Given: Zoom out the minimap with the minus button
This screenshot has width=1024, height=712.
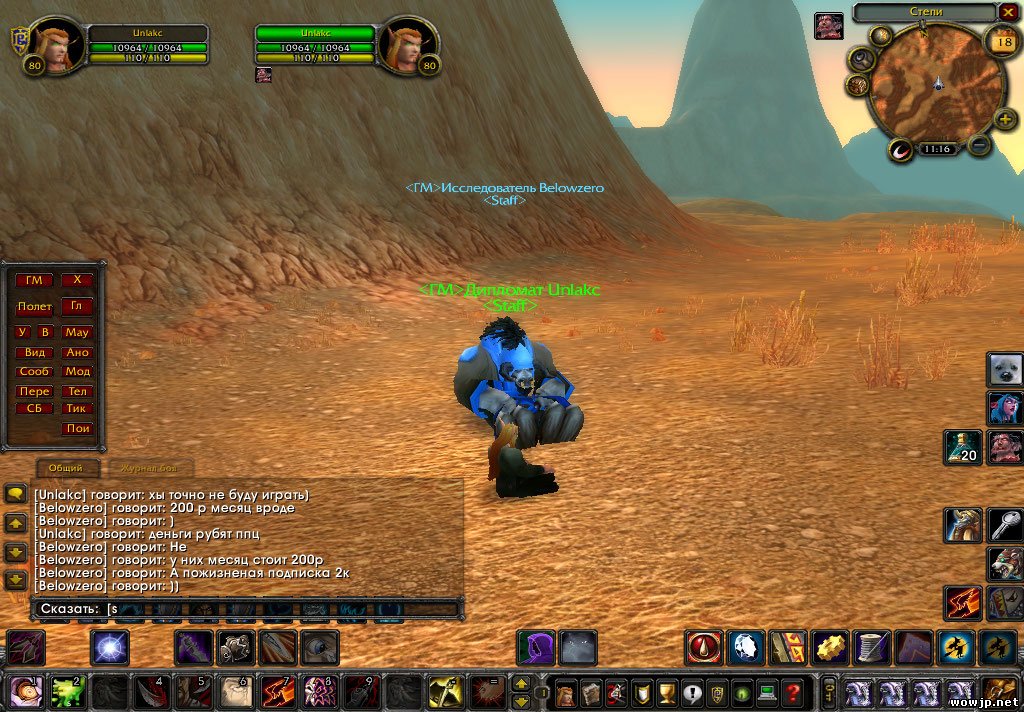Looking at the screenshot, I should 980,145.
